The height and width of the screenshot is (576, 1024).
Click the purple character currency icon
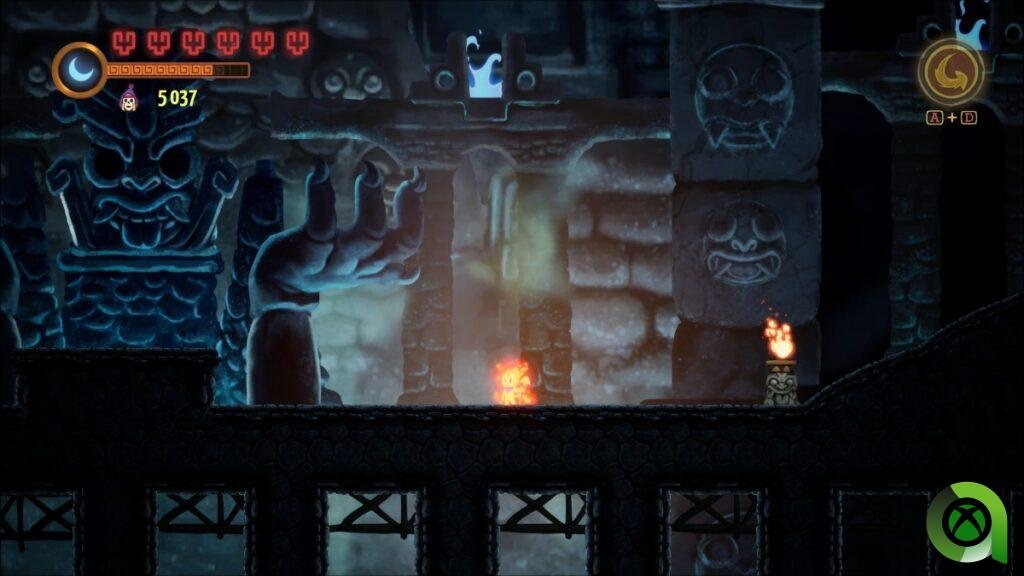pos(129,98)
